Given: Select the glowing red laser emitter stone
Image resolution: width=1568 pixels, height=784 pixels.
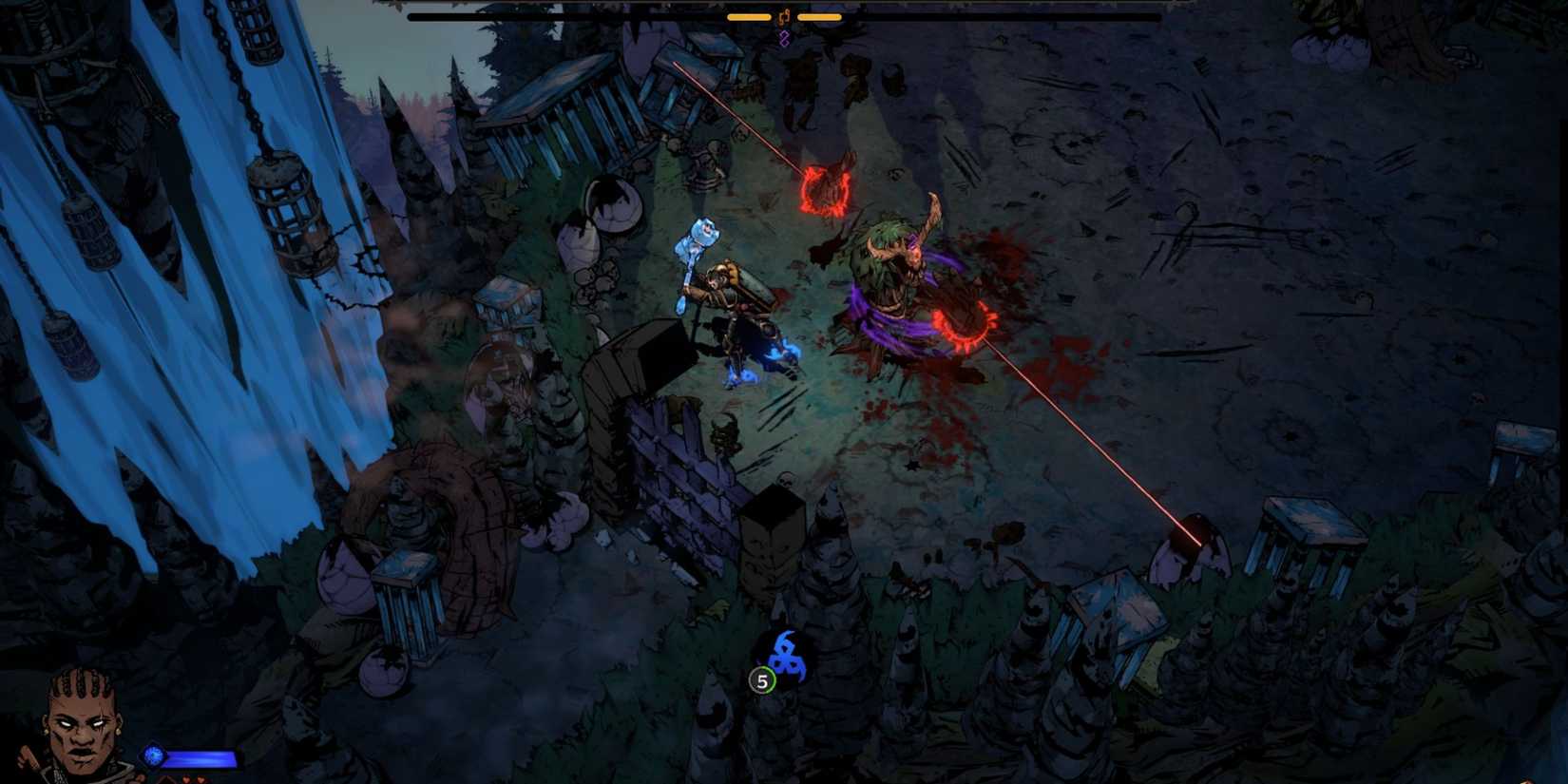Looking at the screenshot, I should click(1190, 537).
